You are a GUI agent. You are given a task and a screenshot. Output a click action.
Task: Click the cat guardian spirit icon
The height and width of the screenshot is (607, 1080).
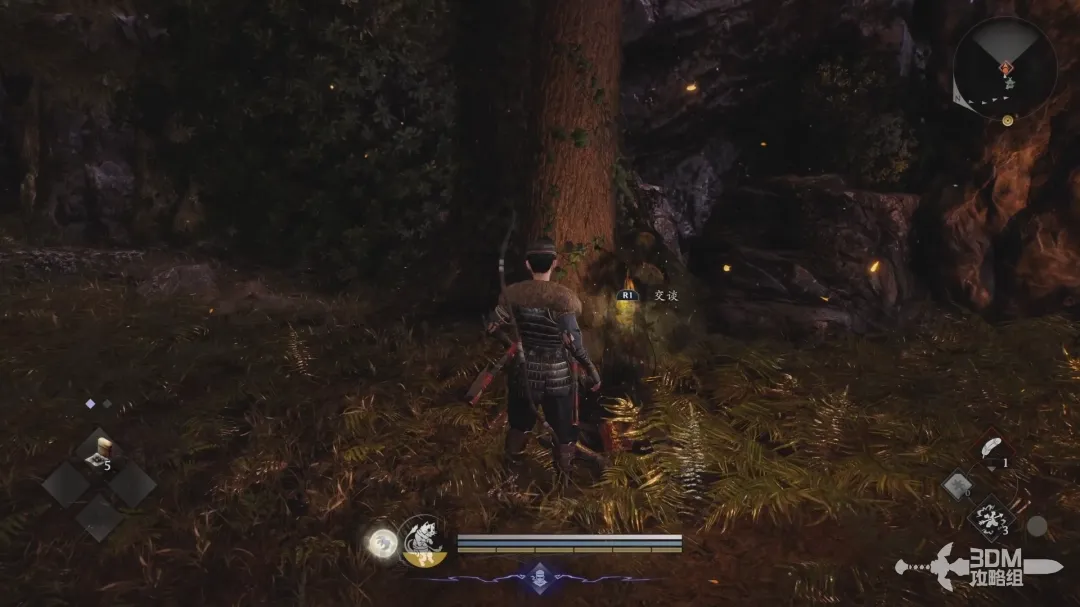(422, 541)
